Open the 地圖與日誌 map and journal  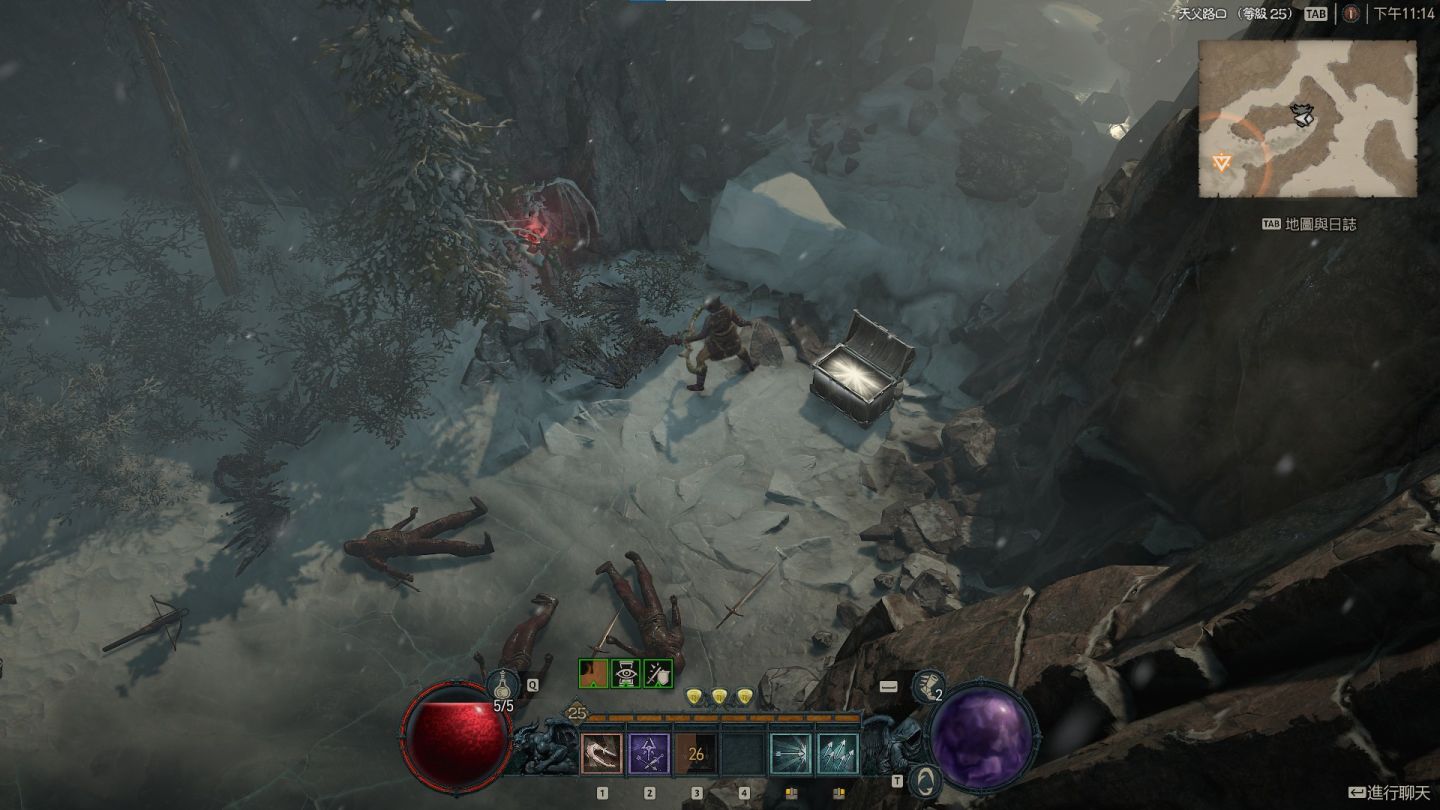coord(1320,224)
